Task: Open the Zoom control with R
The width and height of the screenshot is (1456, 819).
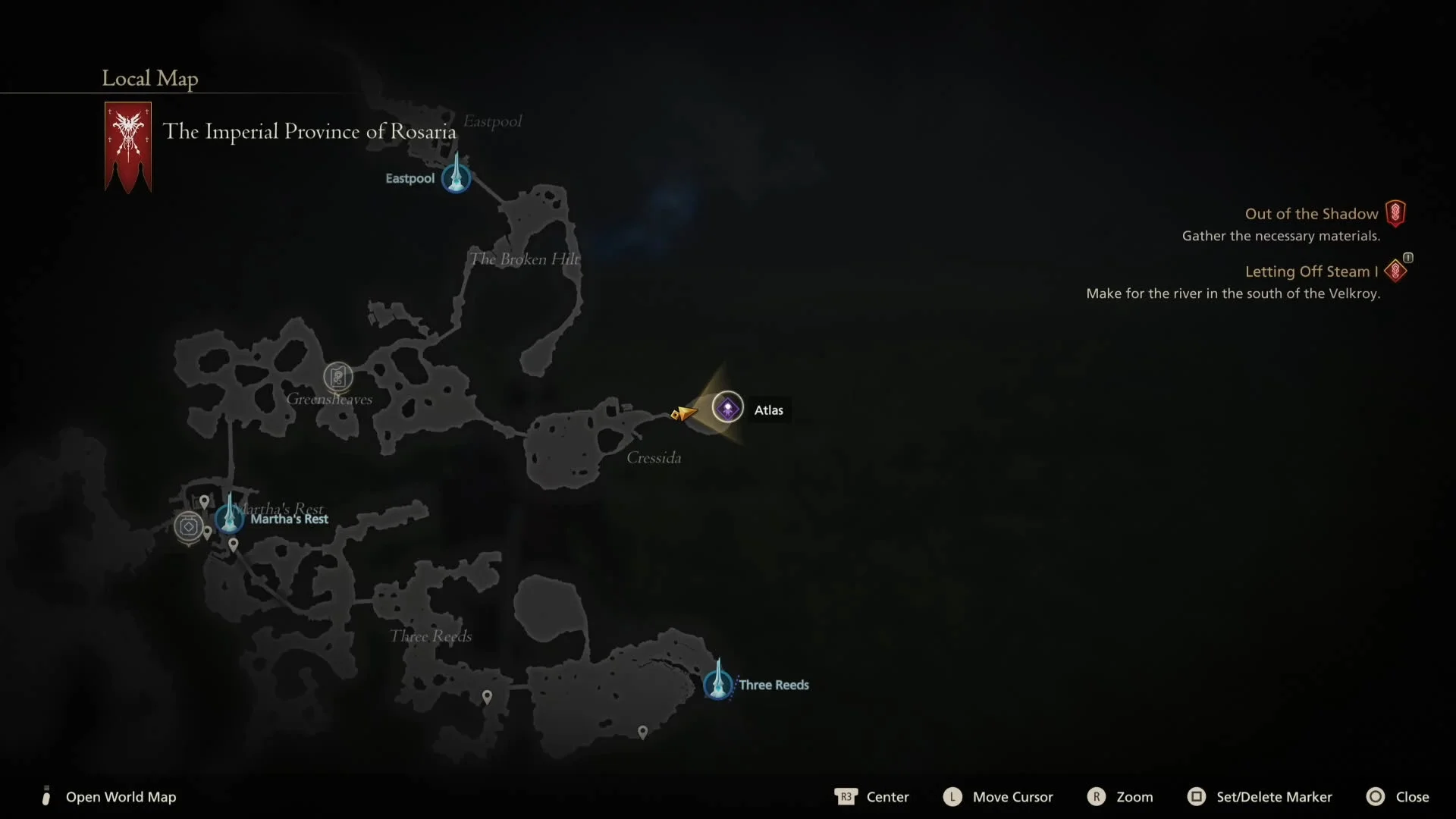Action: coord(1097,797)
